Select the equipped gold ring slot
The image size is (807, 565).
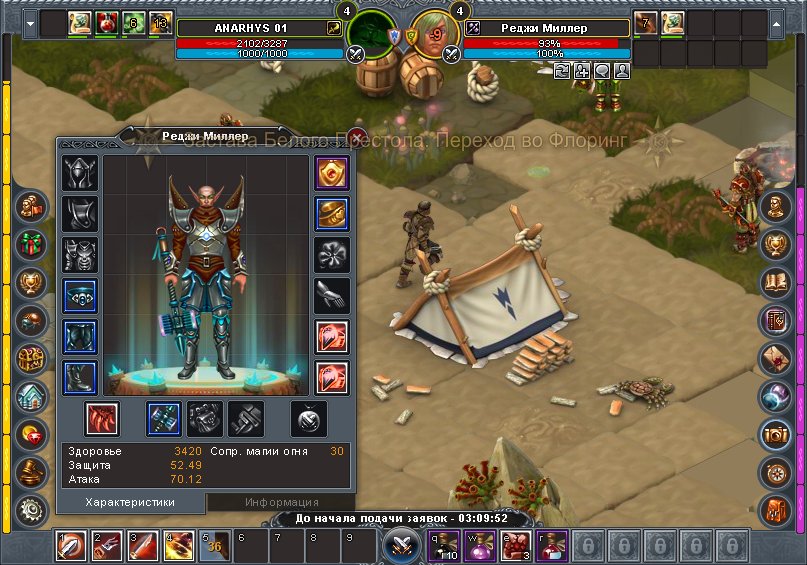[x=332, y=213]
